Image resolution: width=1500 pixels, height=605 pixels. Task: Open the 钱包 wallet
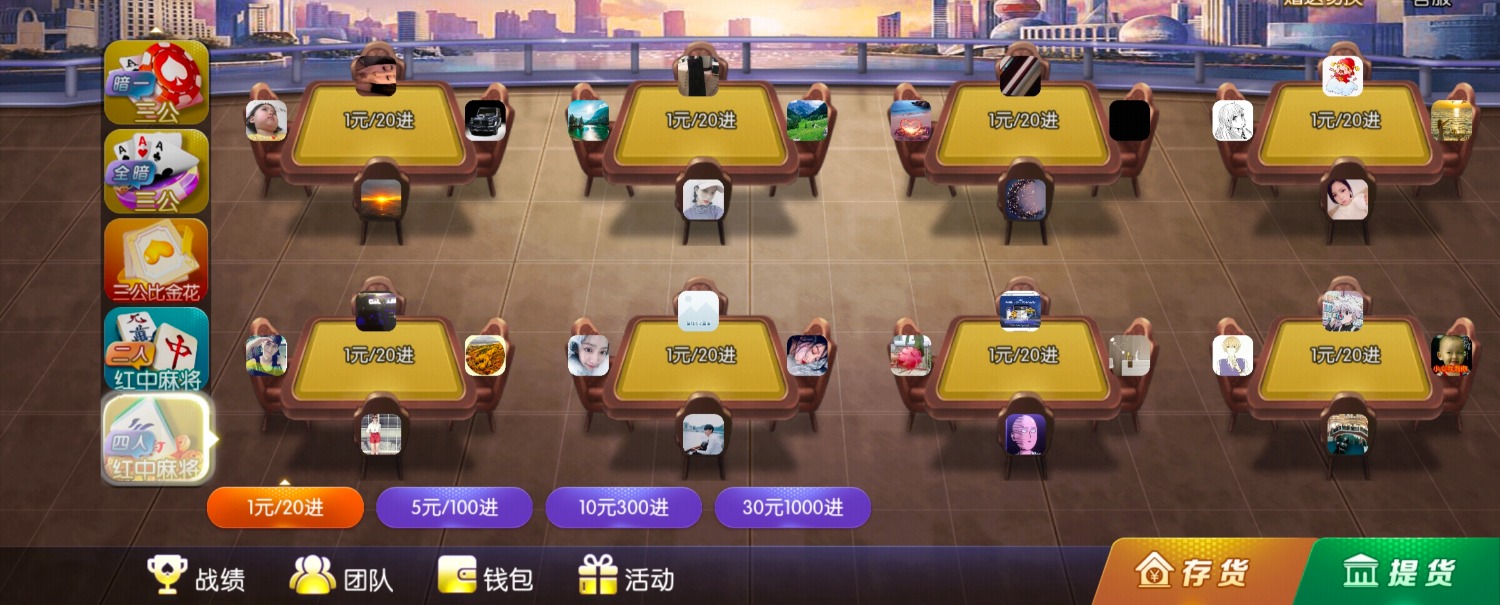click(486, 577)
